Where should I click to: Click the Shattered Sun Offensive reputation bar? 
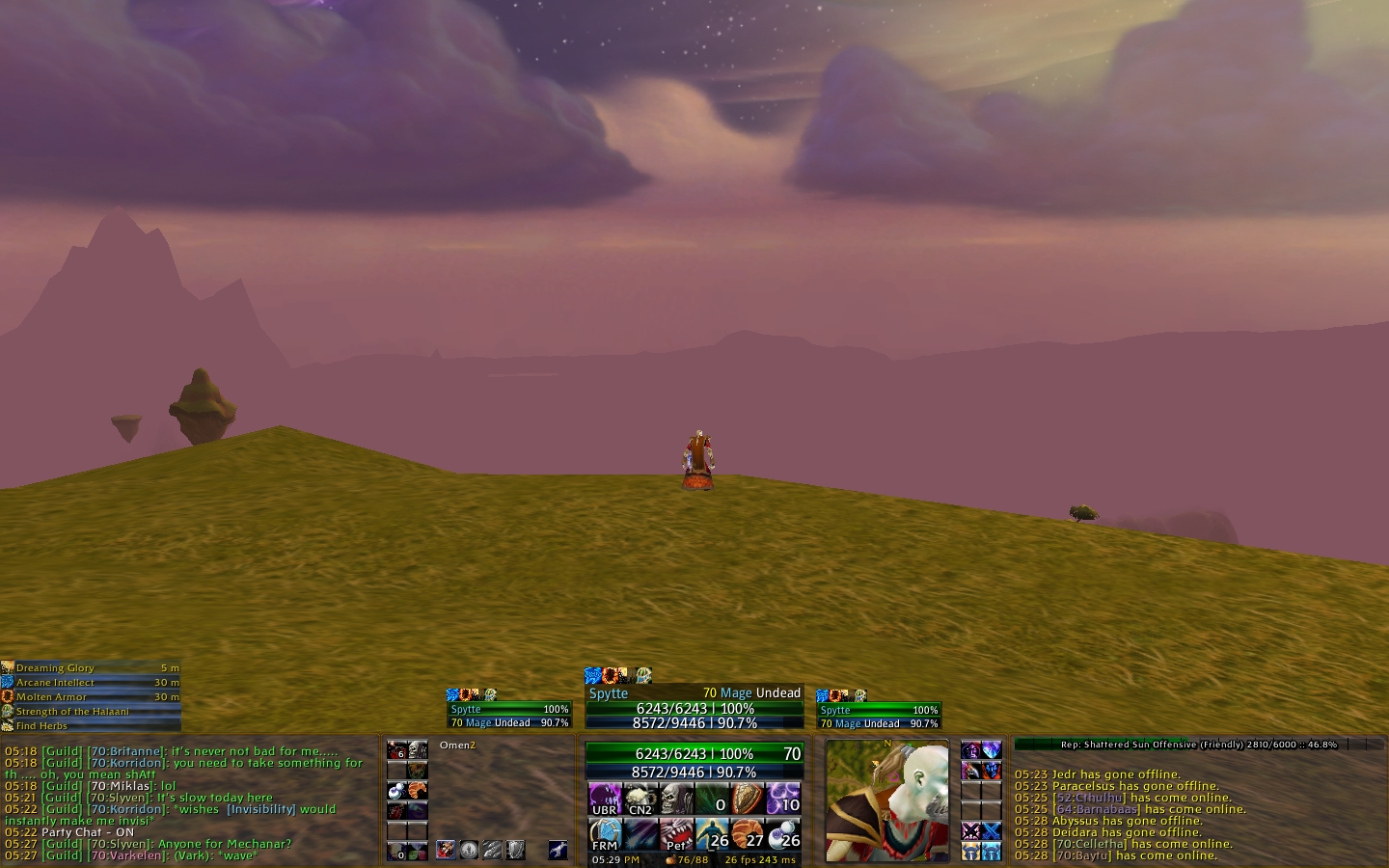point(1198,745)
